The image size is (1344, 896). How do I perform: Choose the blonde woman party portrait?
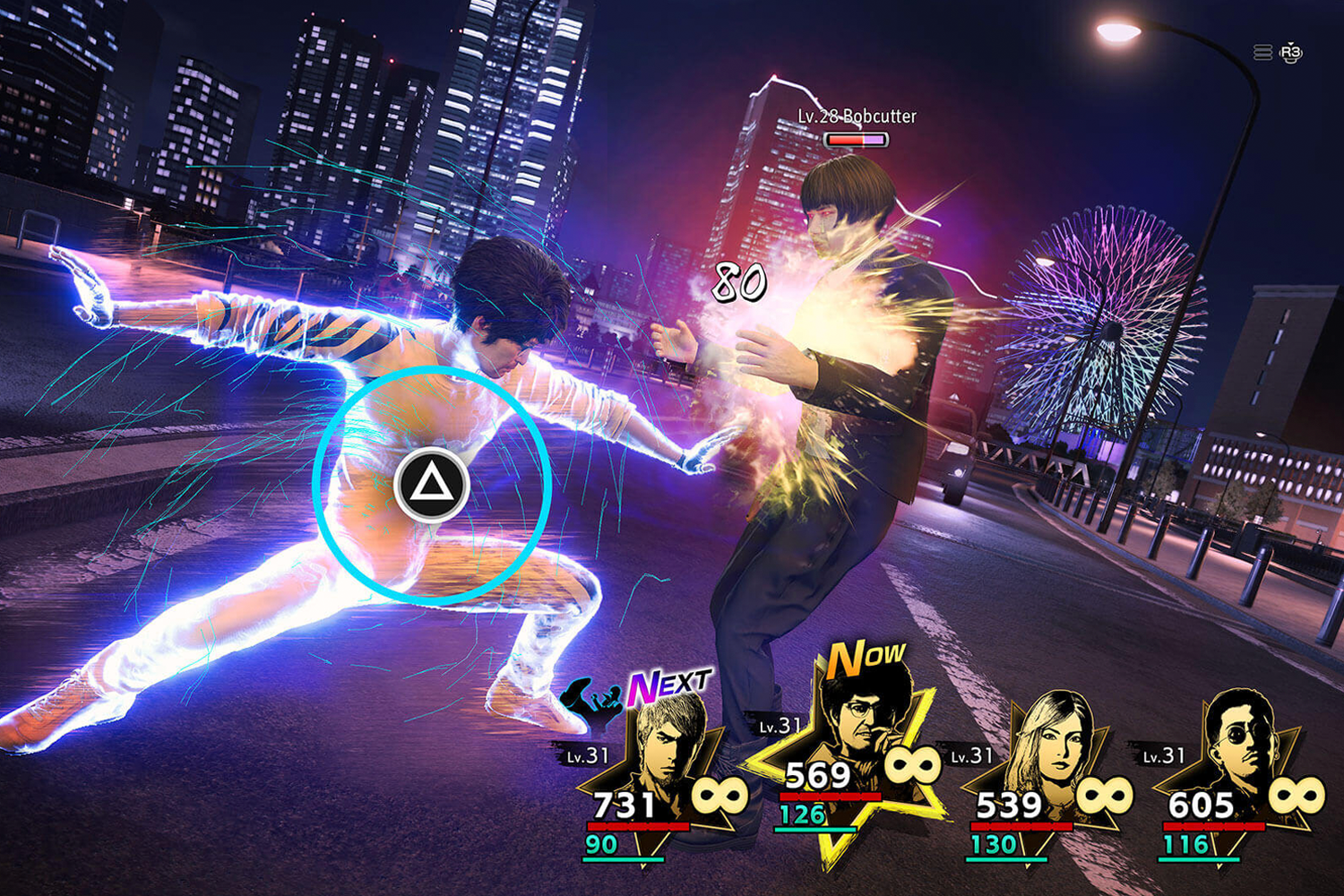[x=1055, y=739]
